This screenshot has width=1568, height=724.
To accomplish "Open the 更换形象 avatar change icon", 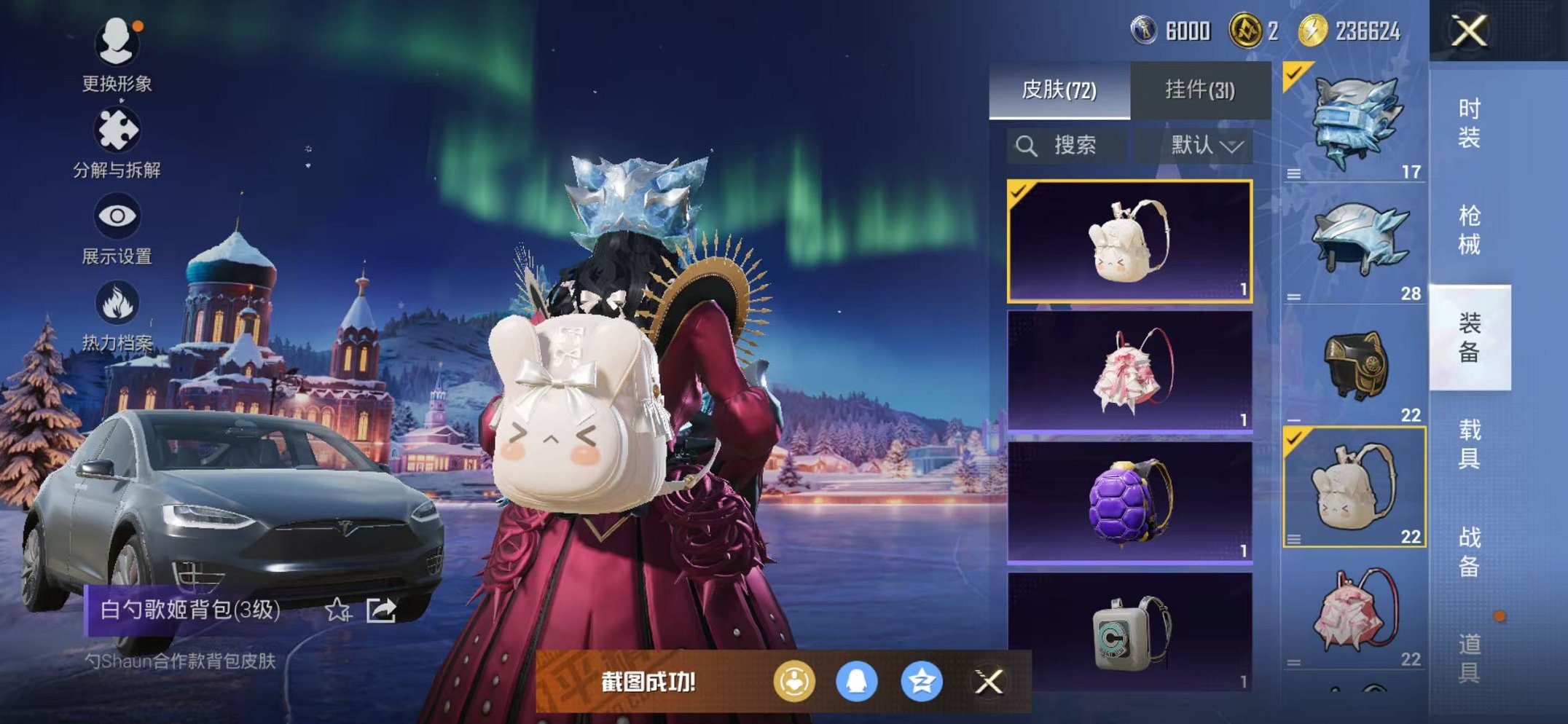I will click(119, 44).
